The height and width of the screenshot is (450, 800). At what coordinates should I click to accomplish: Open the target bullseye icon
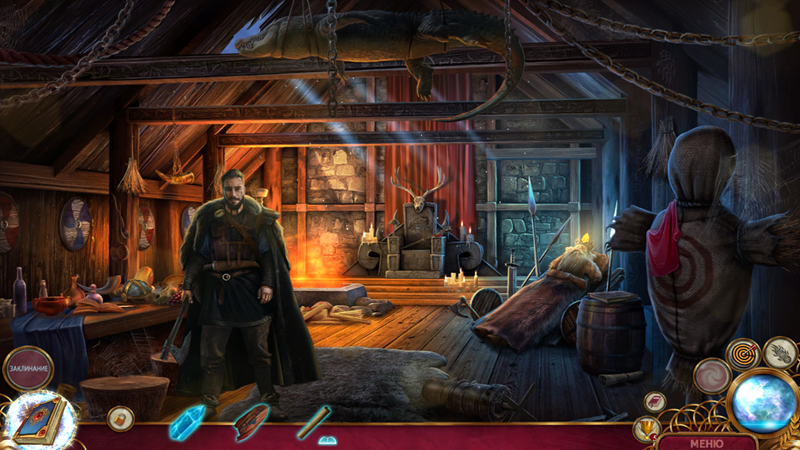pyautogui.click(x=743, y=354)
